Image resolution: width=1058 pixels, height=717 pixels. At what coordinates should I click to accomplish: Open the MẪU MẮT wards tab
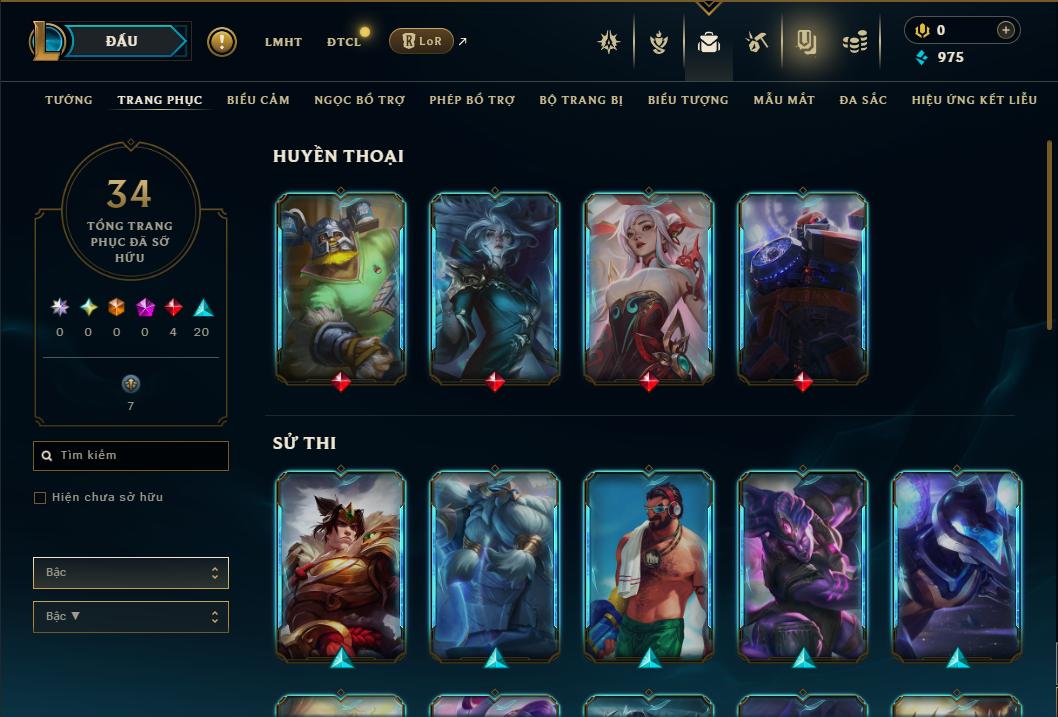click(x=784, y=100)
